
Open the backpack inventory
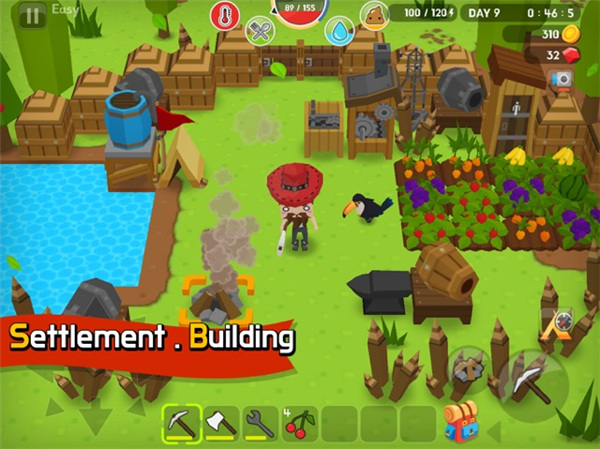460,421
